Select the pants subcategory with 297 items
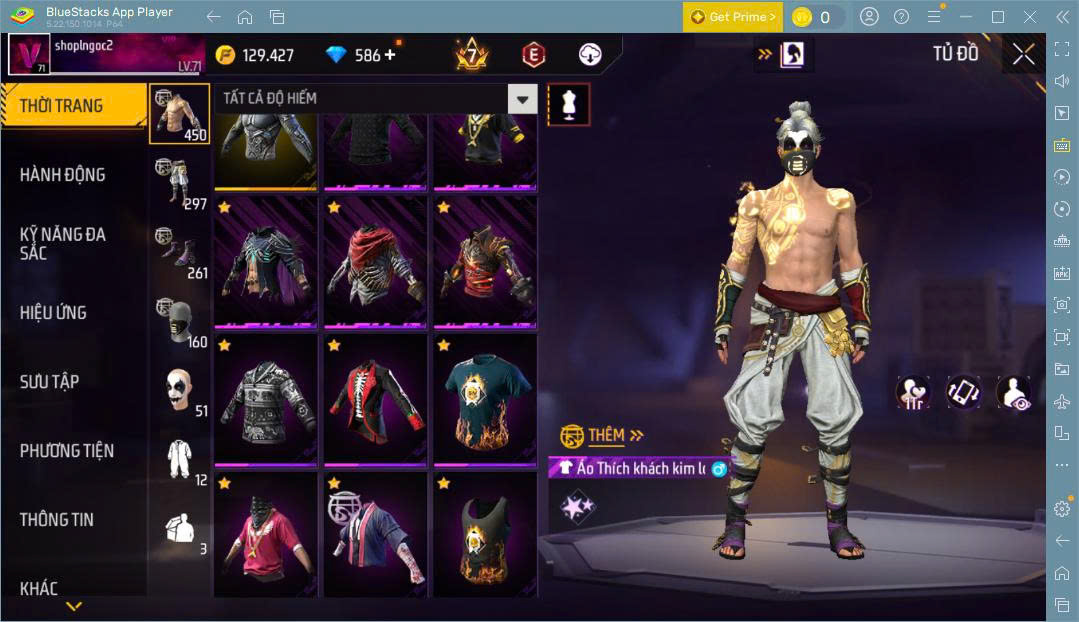Viewport: 1079px width, 622px height. (180, 183)
